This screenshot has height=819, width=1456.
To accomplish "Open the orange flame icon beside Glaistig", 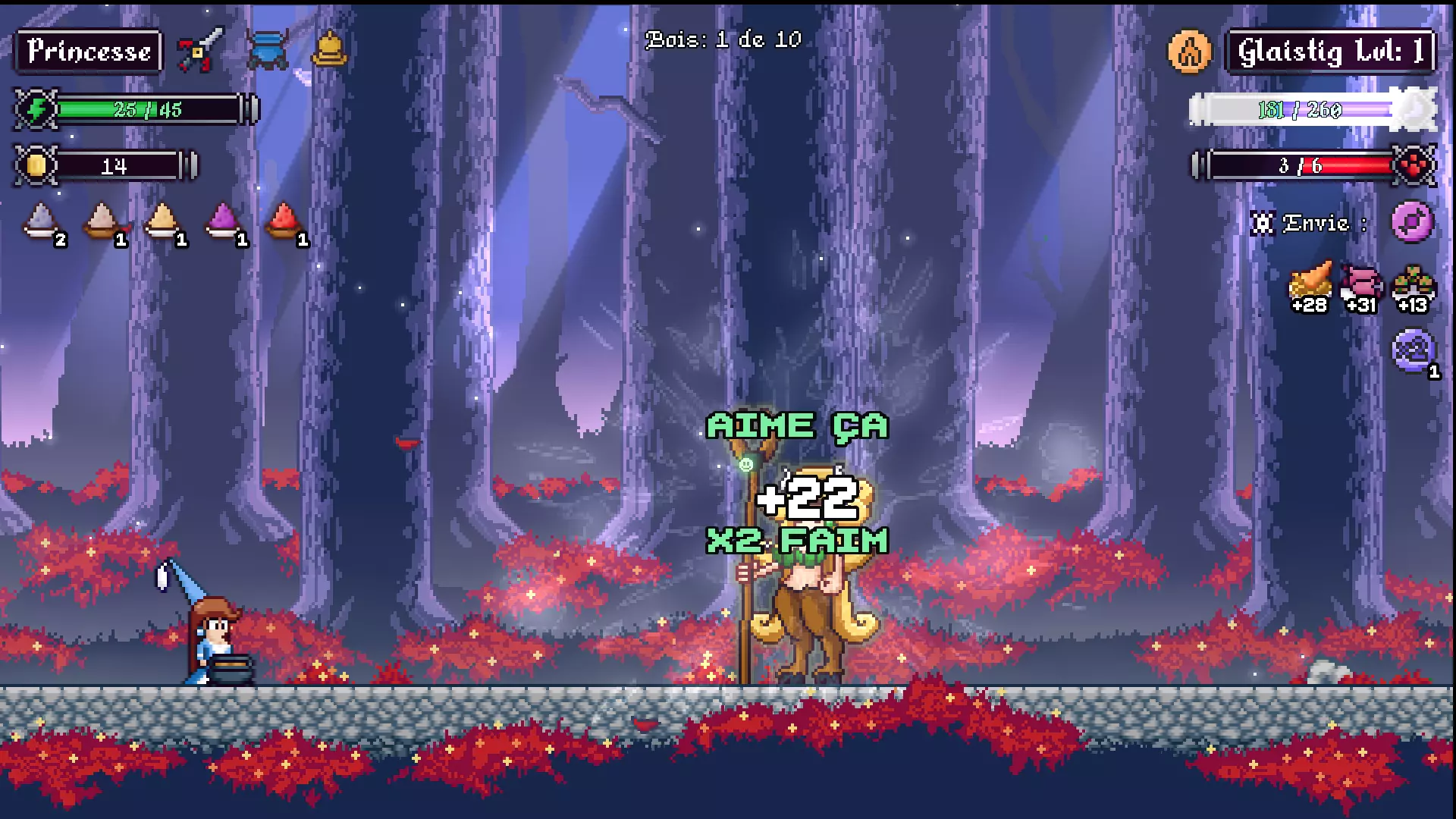I will [1189, 52].
